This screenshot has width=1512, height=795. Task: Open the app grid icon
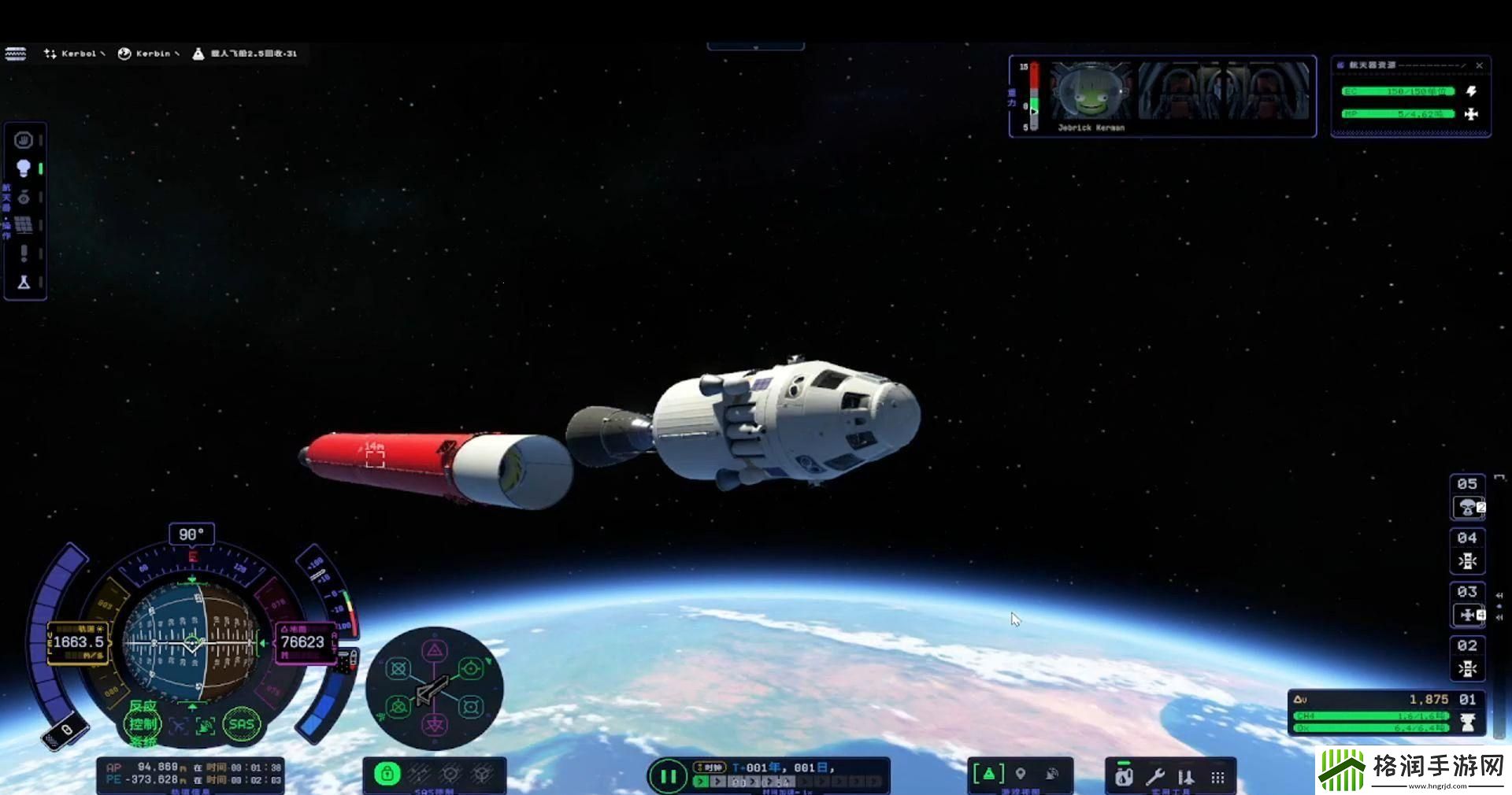tap(1217, 778)
